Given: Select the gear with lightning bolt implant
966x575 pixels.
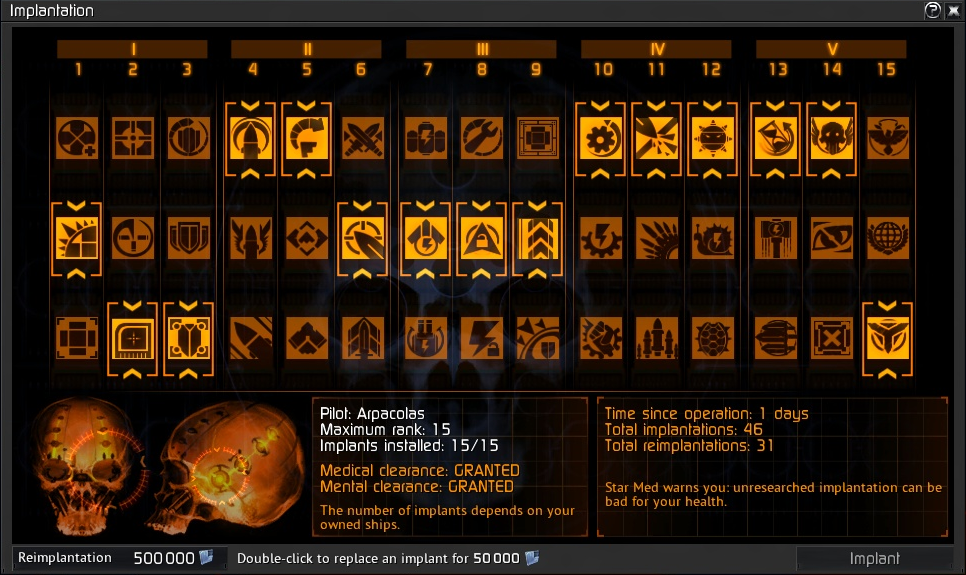Looking at the screenshot, I should point(602,238).
